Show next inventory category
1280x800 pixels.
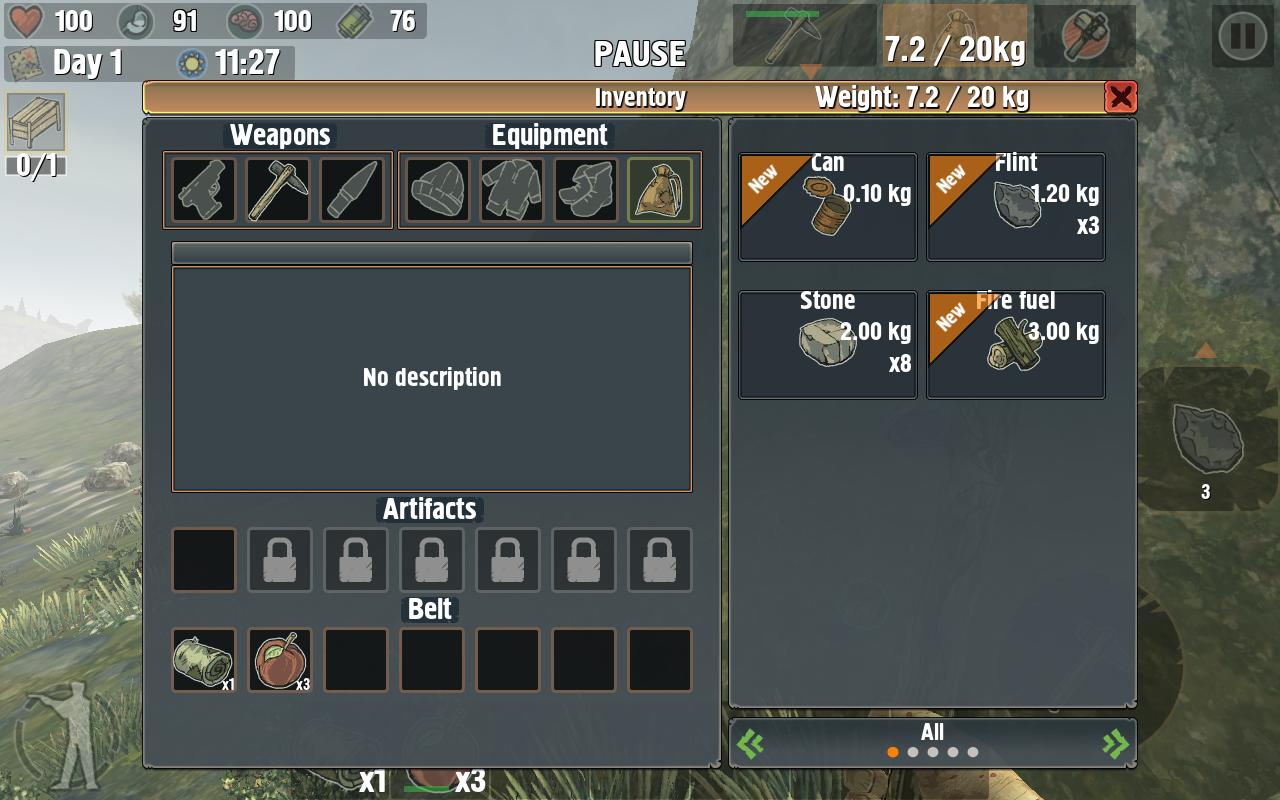(x=1114, y=743)
